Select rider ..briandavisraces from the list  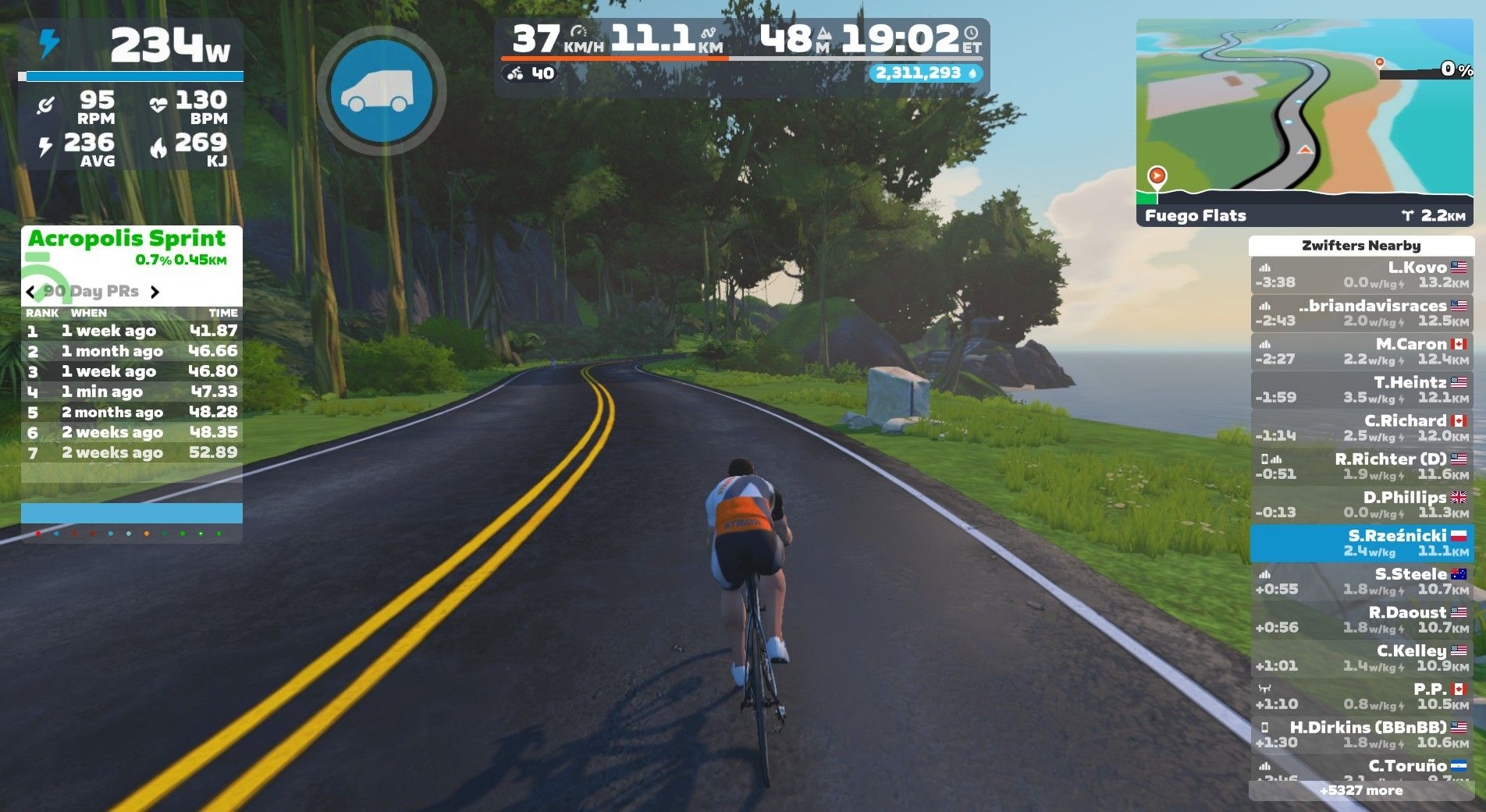1361,313
